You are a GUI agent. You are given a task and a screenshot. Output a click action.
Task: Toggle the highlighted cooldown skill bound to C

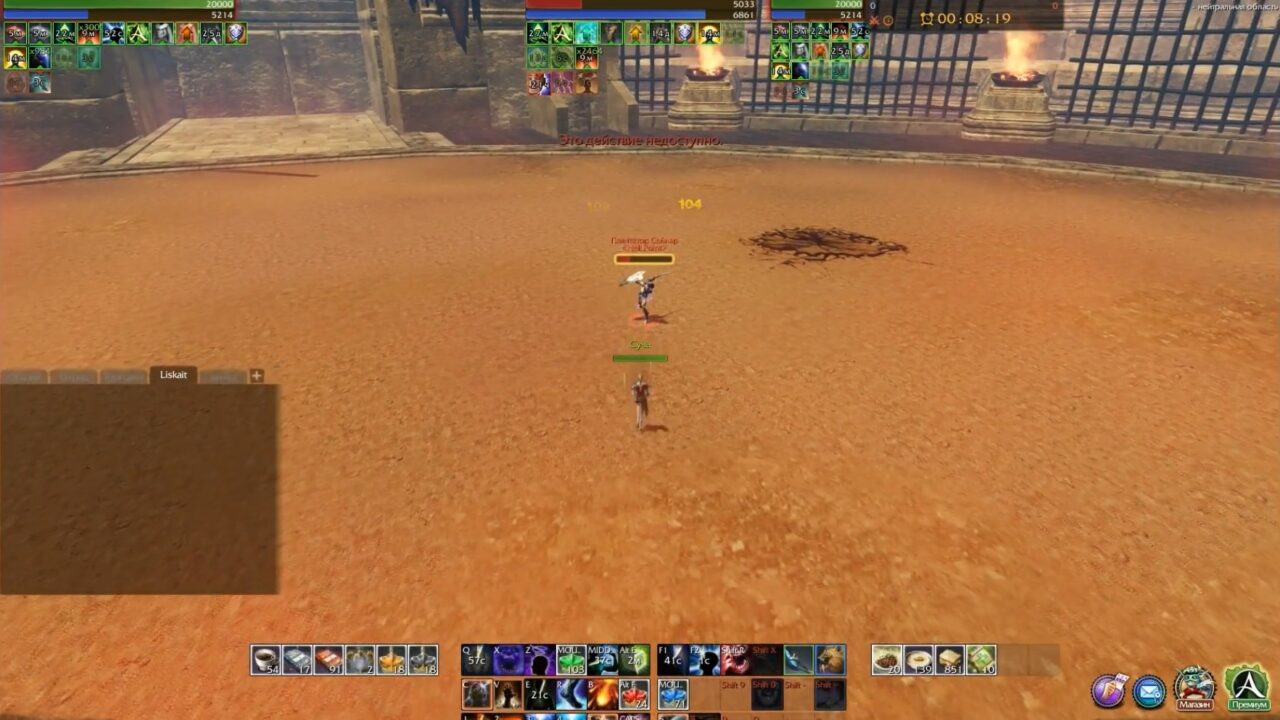tap(477, 692)
